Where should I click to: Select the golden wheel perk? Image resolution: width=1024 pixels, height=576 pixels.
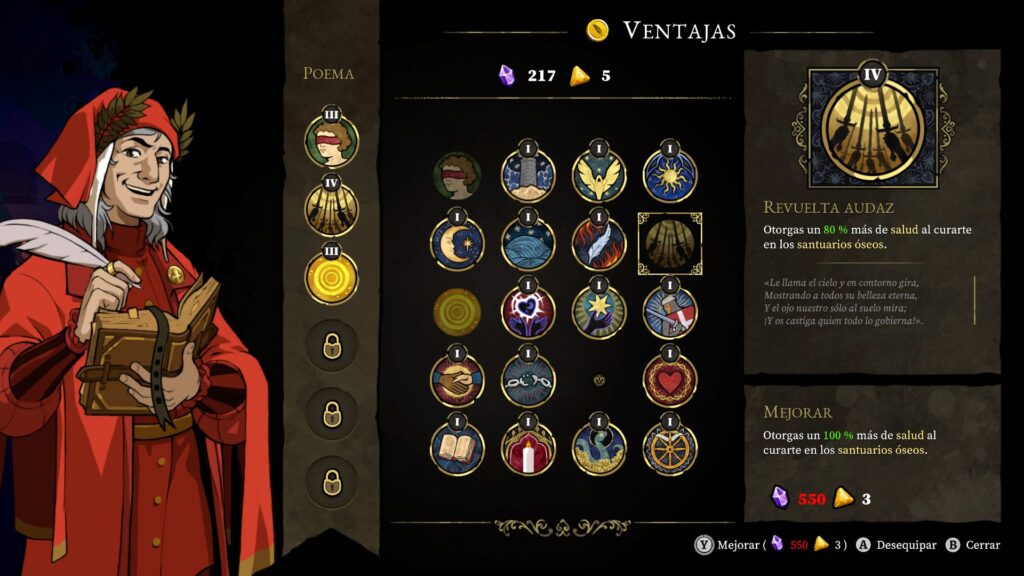[670, 448]
